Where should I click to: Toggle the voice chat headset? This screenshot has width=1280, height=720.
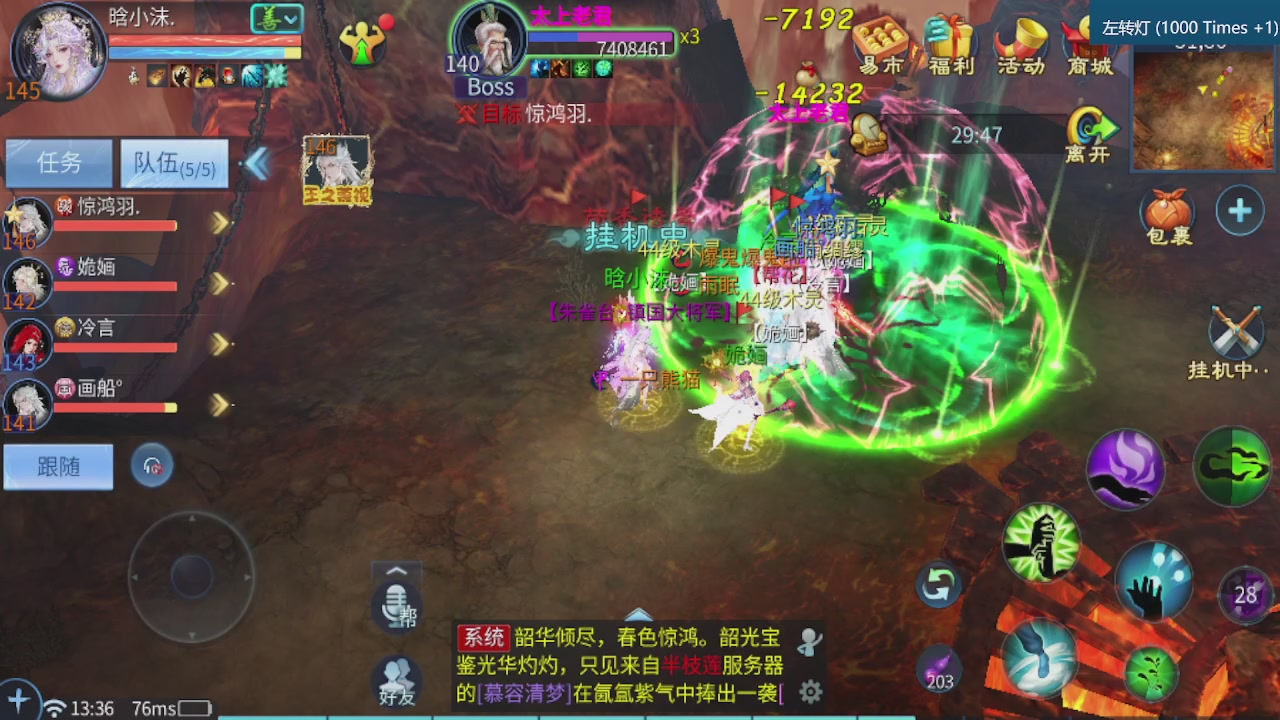pos(152,464)
